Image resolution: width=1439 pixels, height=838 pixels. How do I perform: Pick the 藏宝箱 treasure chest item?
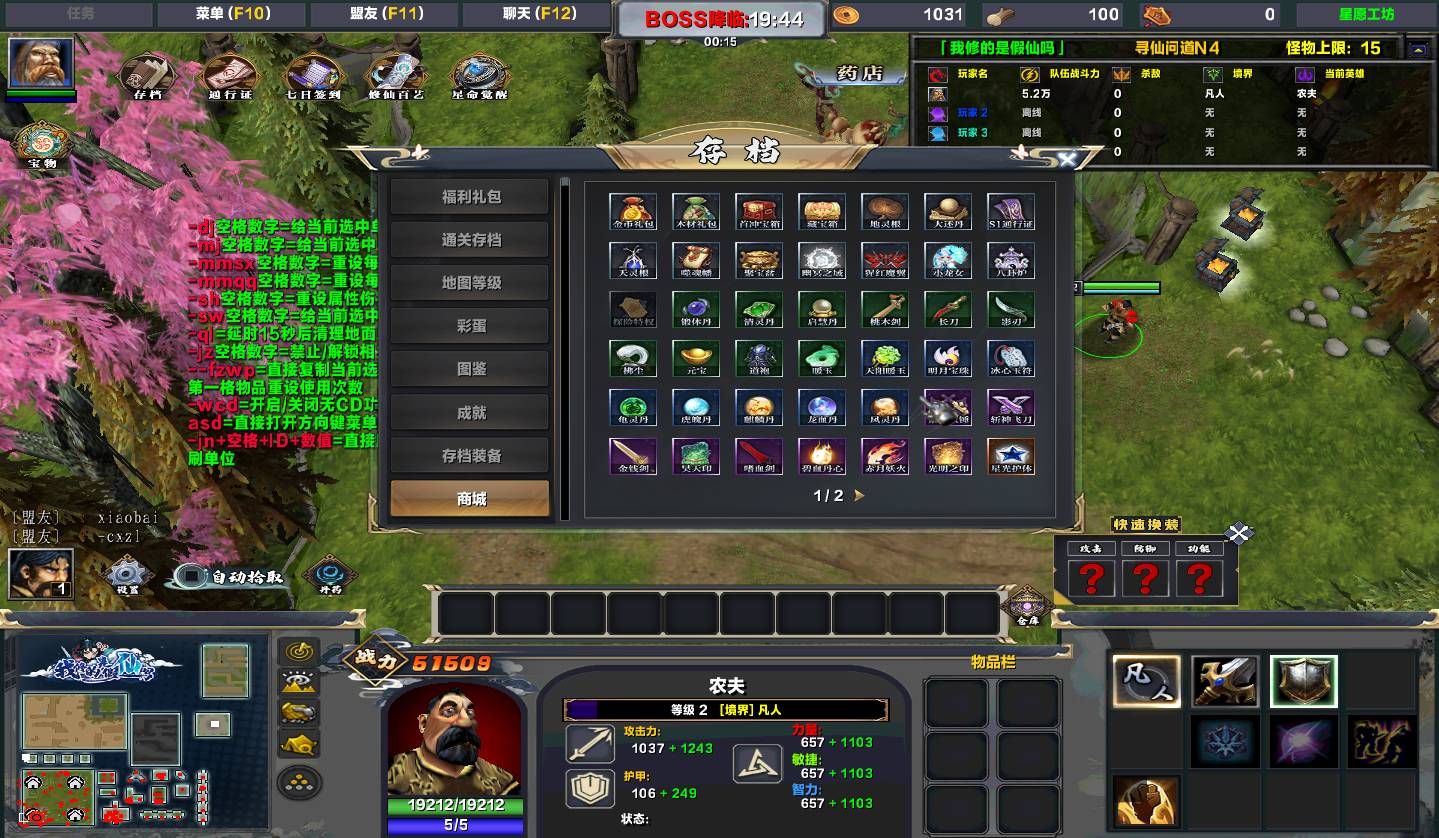(x=822, y=210)
